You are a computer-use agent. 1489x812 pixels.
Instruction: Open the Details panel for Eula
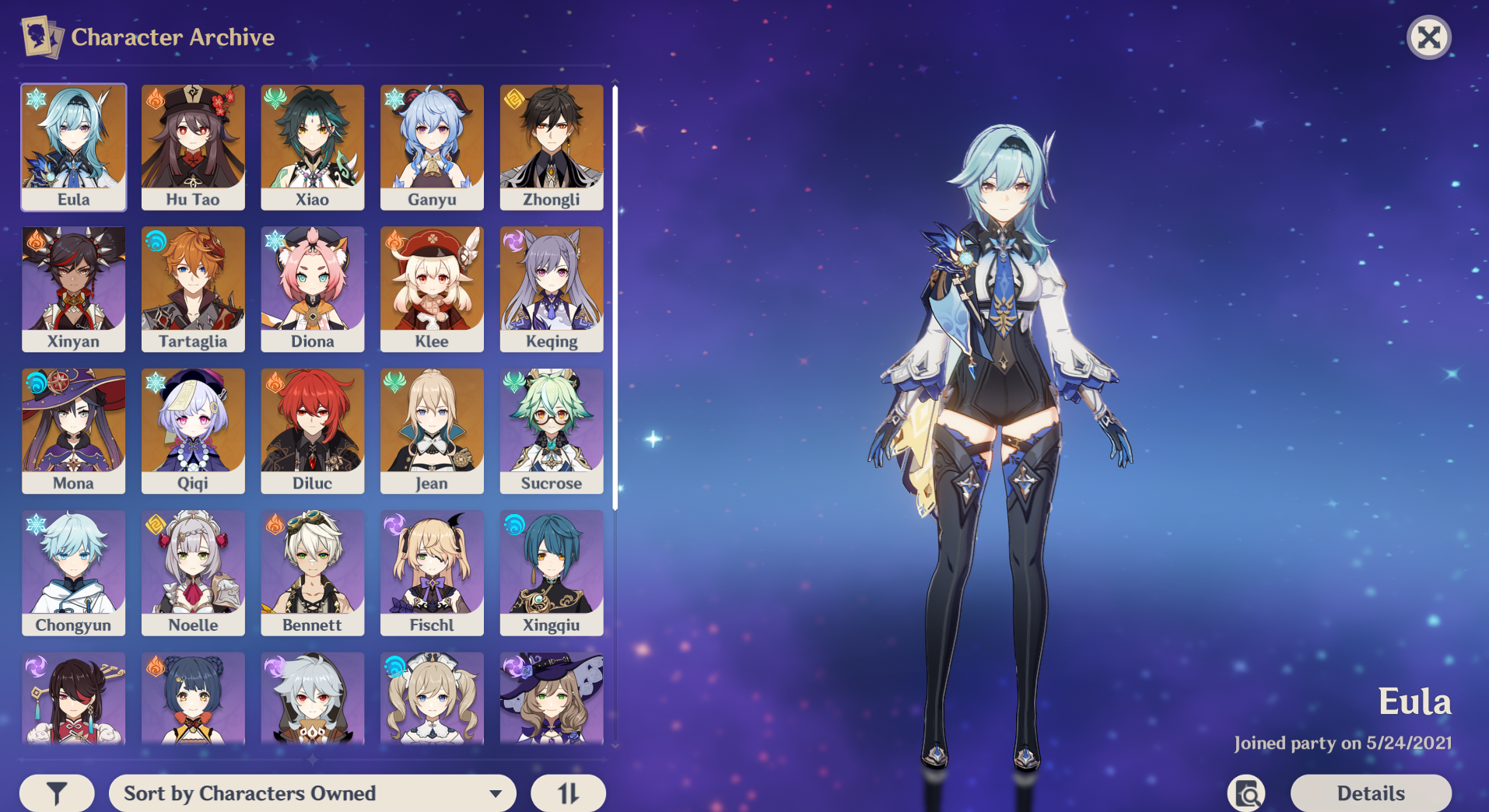click(x=1370, y=793)
